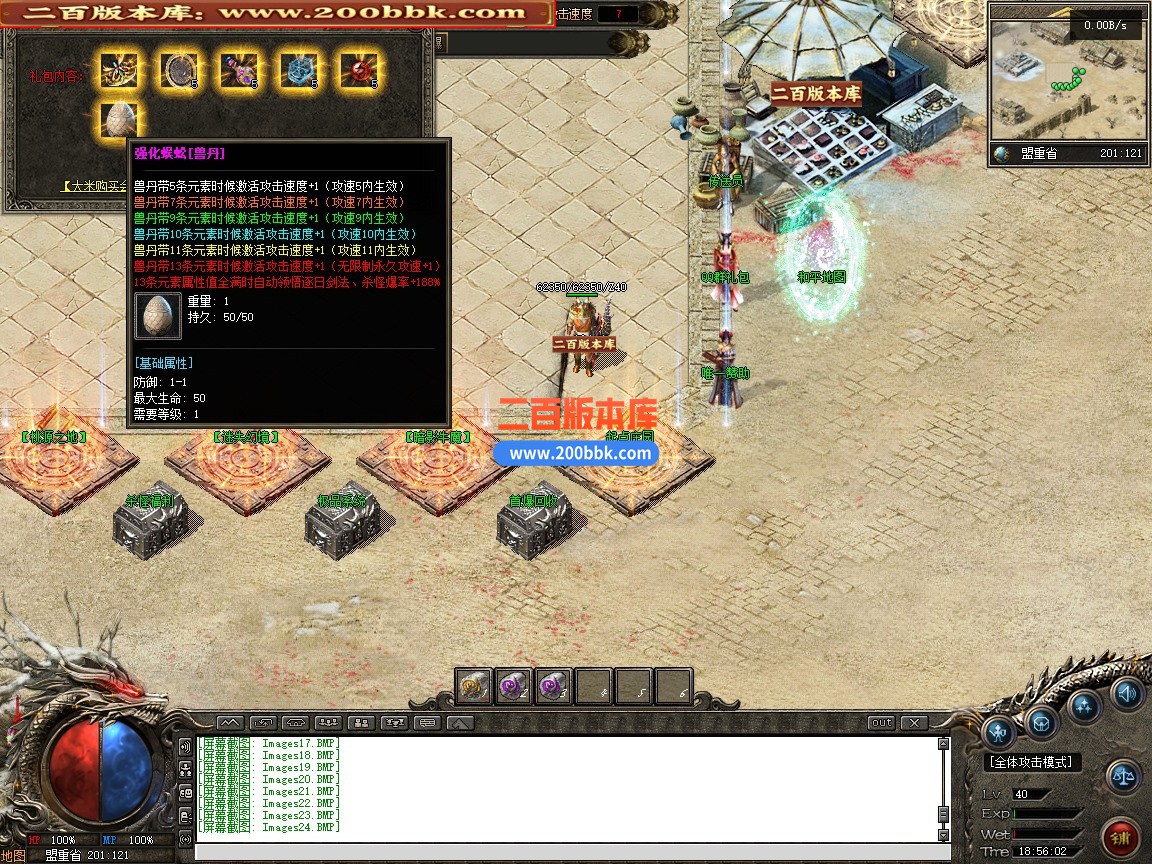The height and width of the screenshot is (864, 1152).
Task: Toggle sound with the speaker icon
Action: pyautogui.click(x=1126, y=691)
